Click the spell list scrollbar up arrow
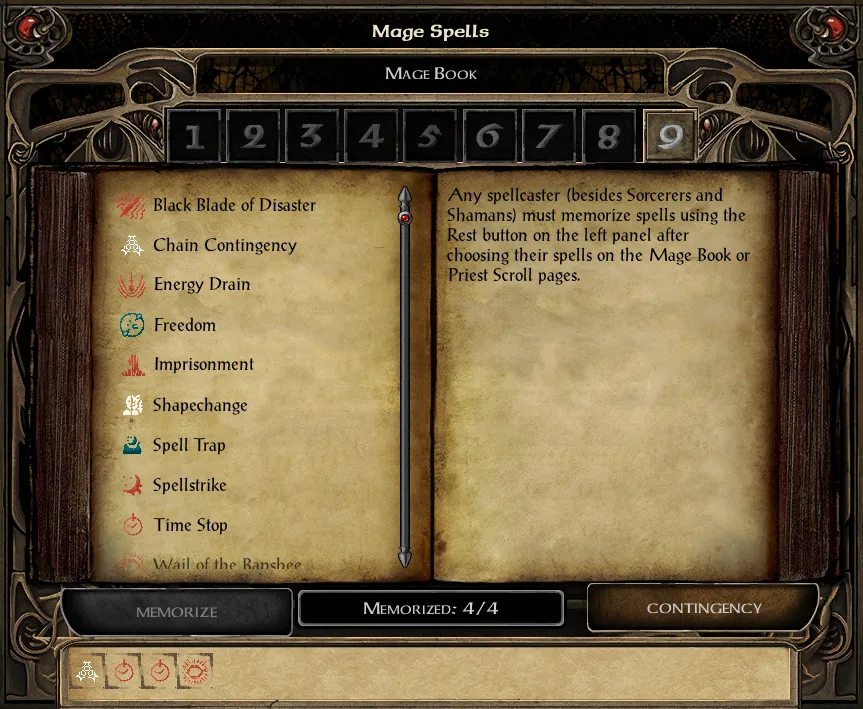The height and width of the screenshot is (709, 863). click(x=405, y=194)
